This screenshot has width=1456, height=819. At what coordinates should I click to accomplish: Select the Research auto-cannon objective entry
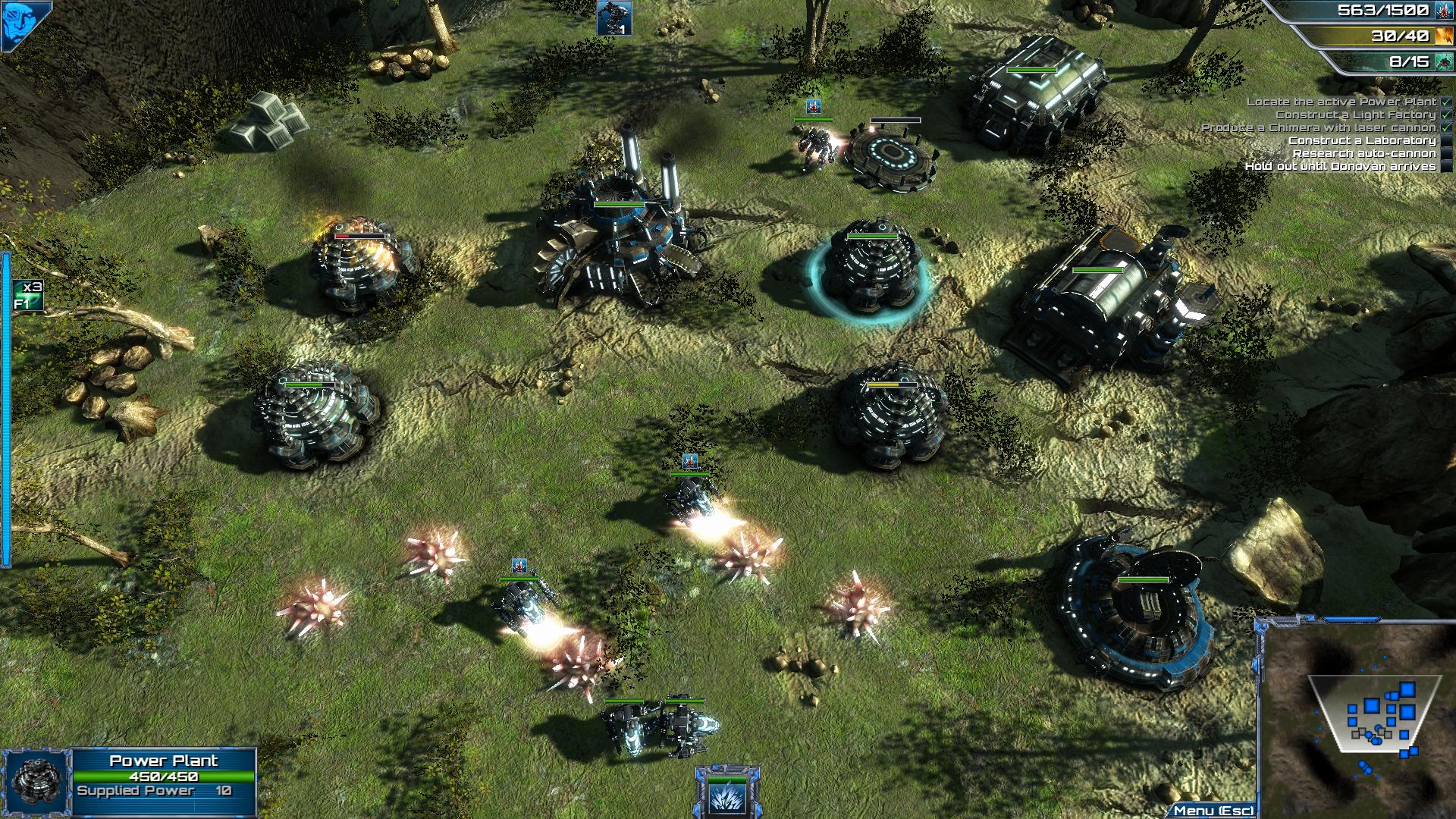click(1363, 153)
